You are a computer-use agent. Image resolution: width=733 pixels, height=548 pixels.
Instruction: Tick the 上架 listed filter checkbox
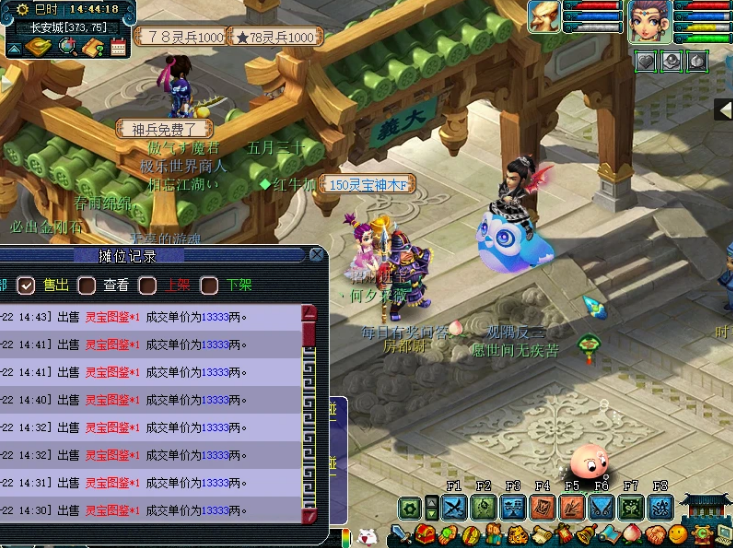tap(148, 285)
